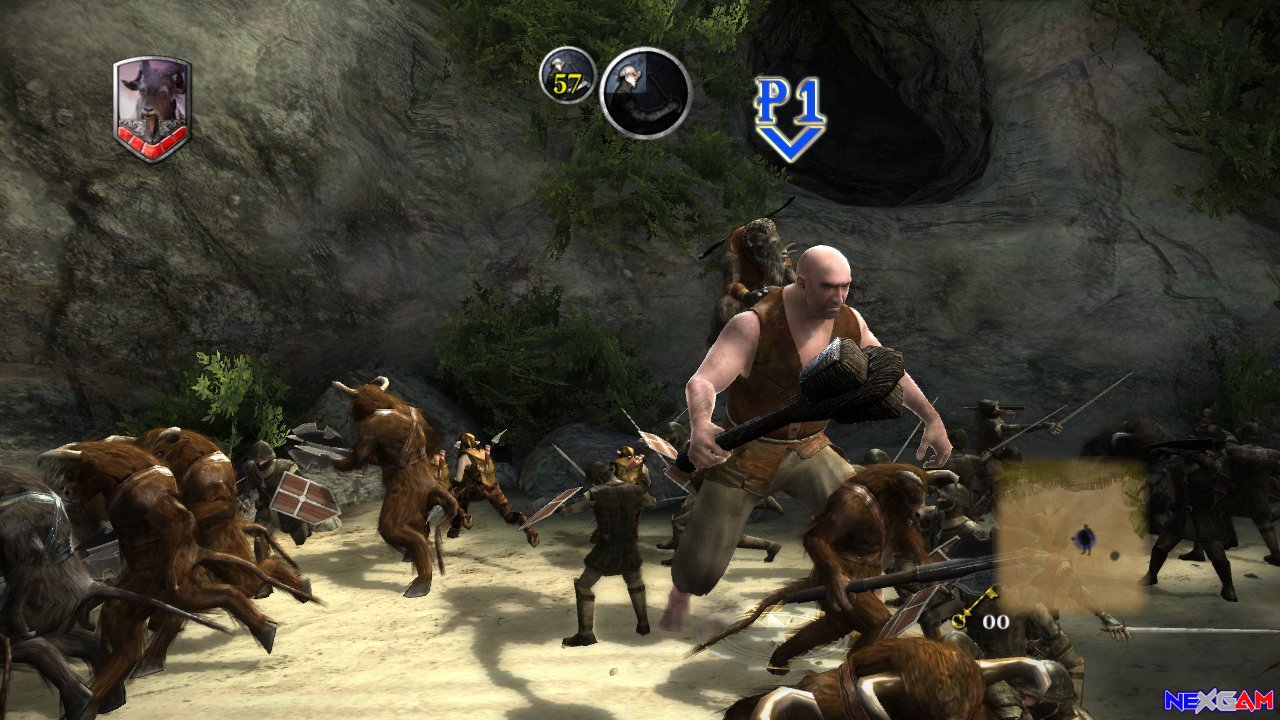Click the NEXGAM watermark logo

pos(1218,701)
